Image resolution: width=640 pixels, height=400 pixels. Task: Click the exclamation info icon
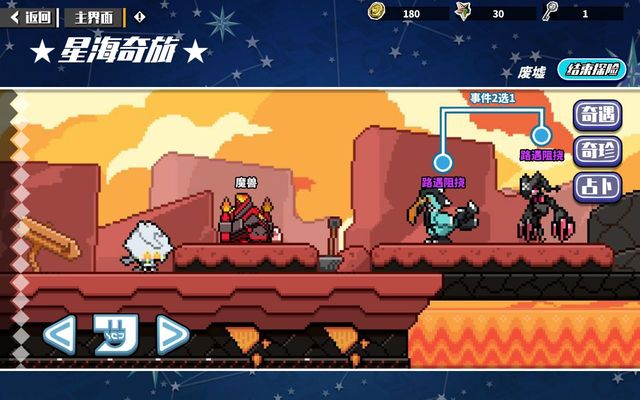[x=139, y=16]
